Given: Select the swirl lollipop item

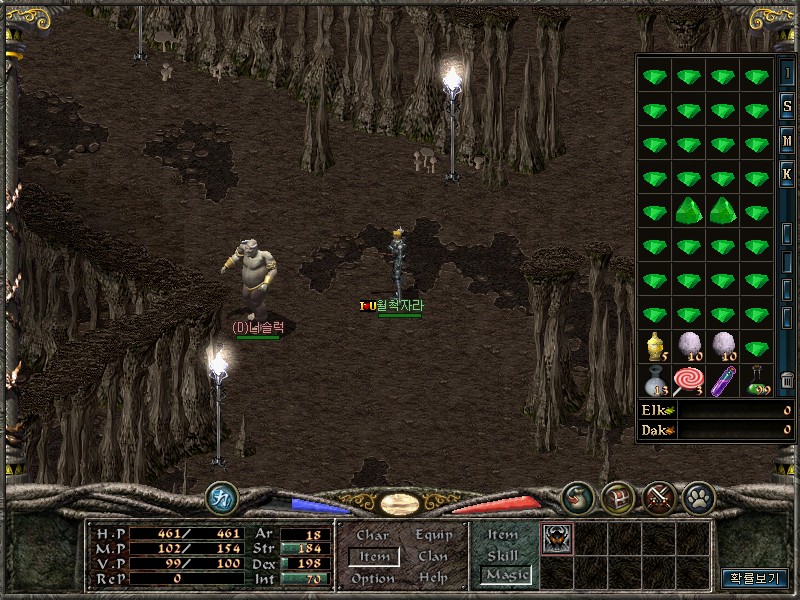Looking at the screenshot, I should coord(688,379).
